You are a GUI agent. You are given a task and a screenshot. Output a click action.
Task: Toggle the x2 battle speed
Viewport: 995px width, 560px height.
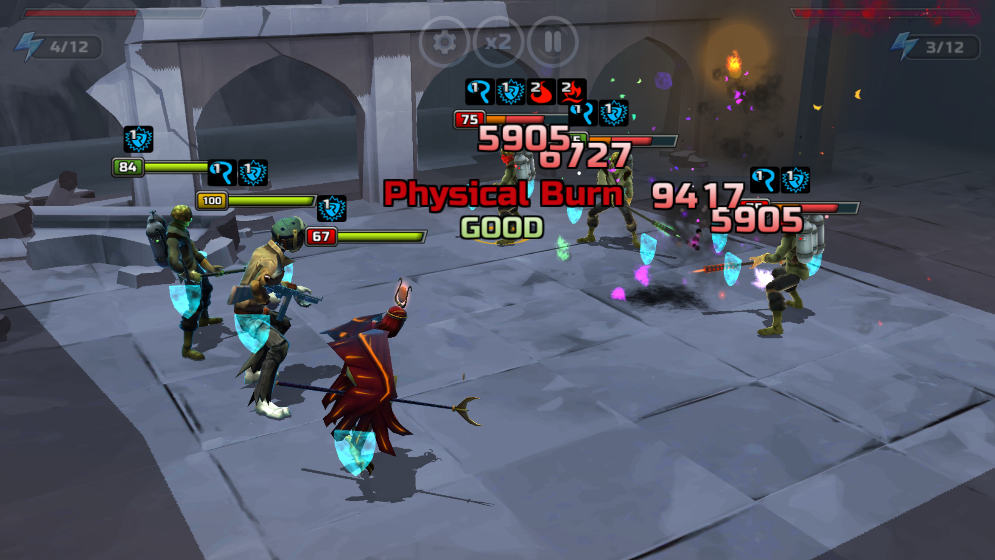coord(498,42)
